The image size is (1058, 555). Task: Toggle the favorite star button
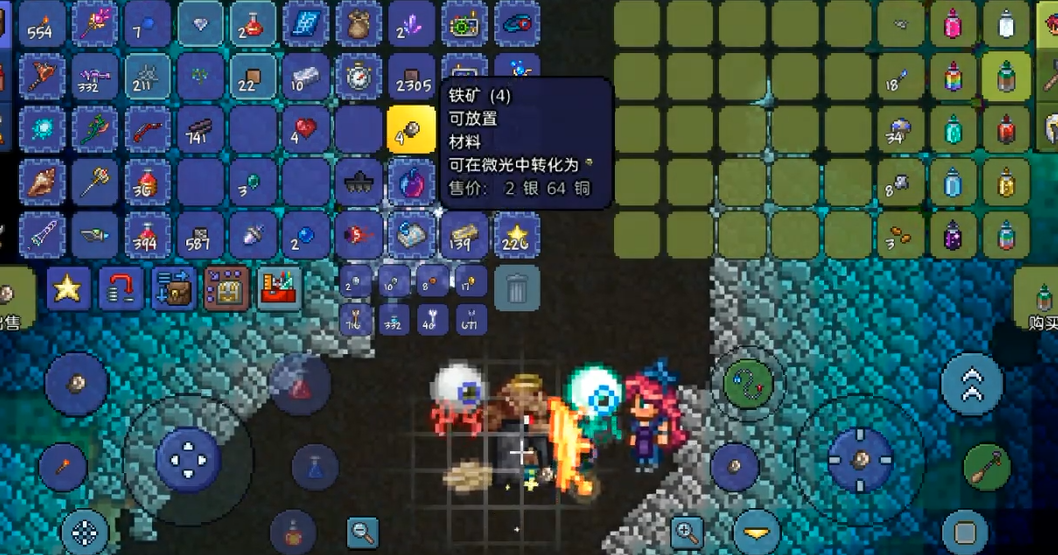(x=67, y=288)
